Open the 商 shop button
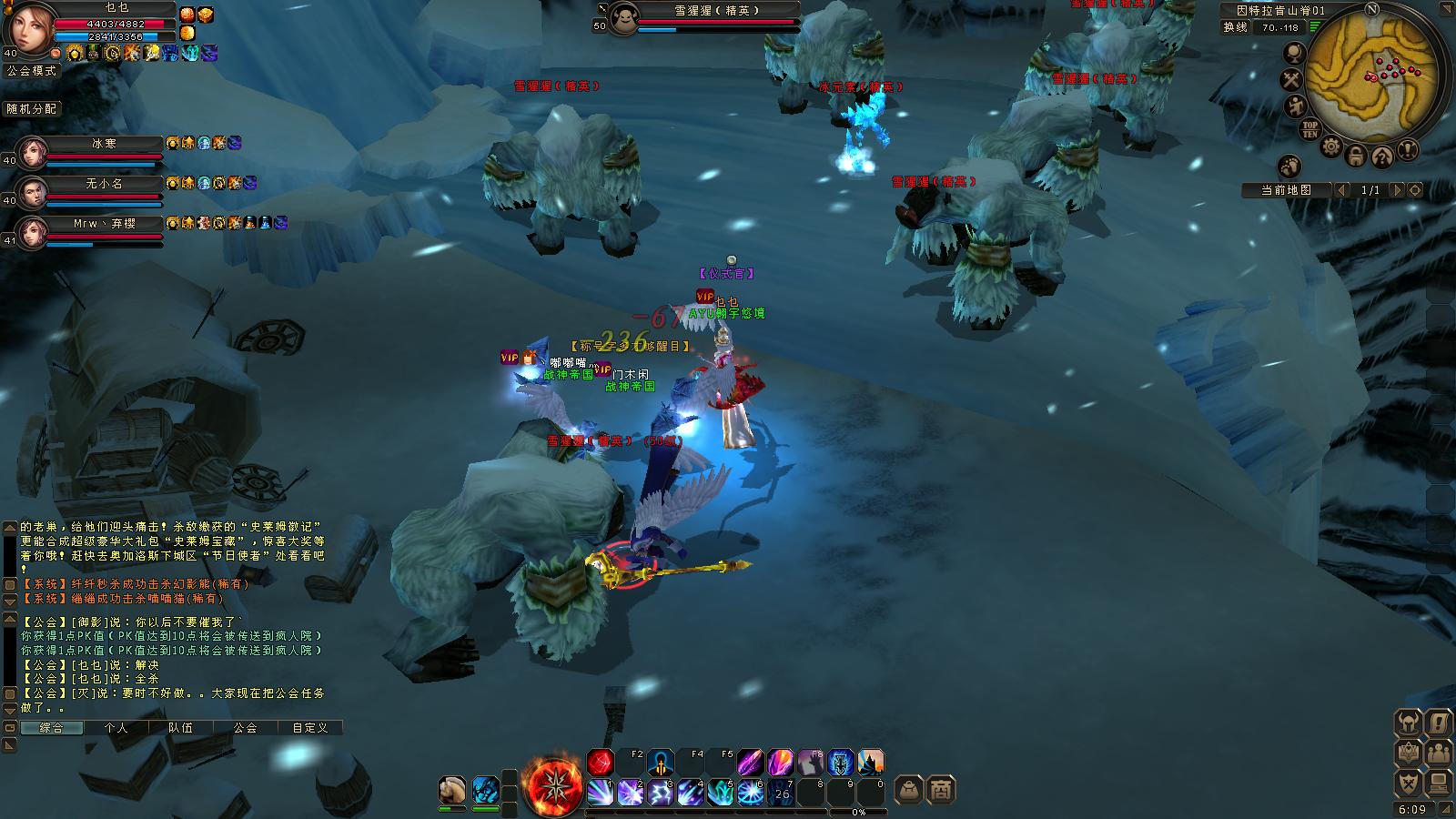The height and width of the screenshot is (819, 1456). (941, 790)
